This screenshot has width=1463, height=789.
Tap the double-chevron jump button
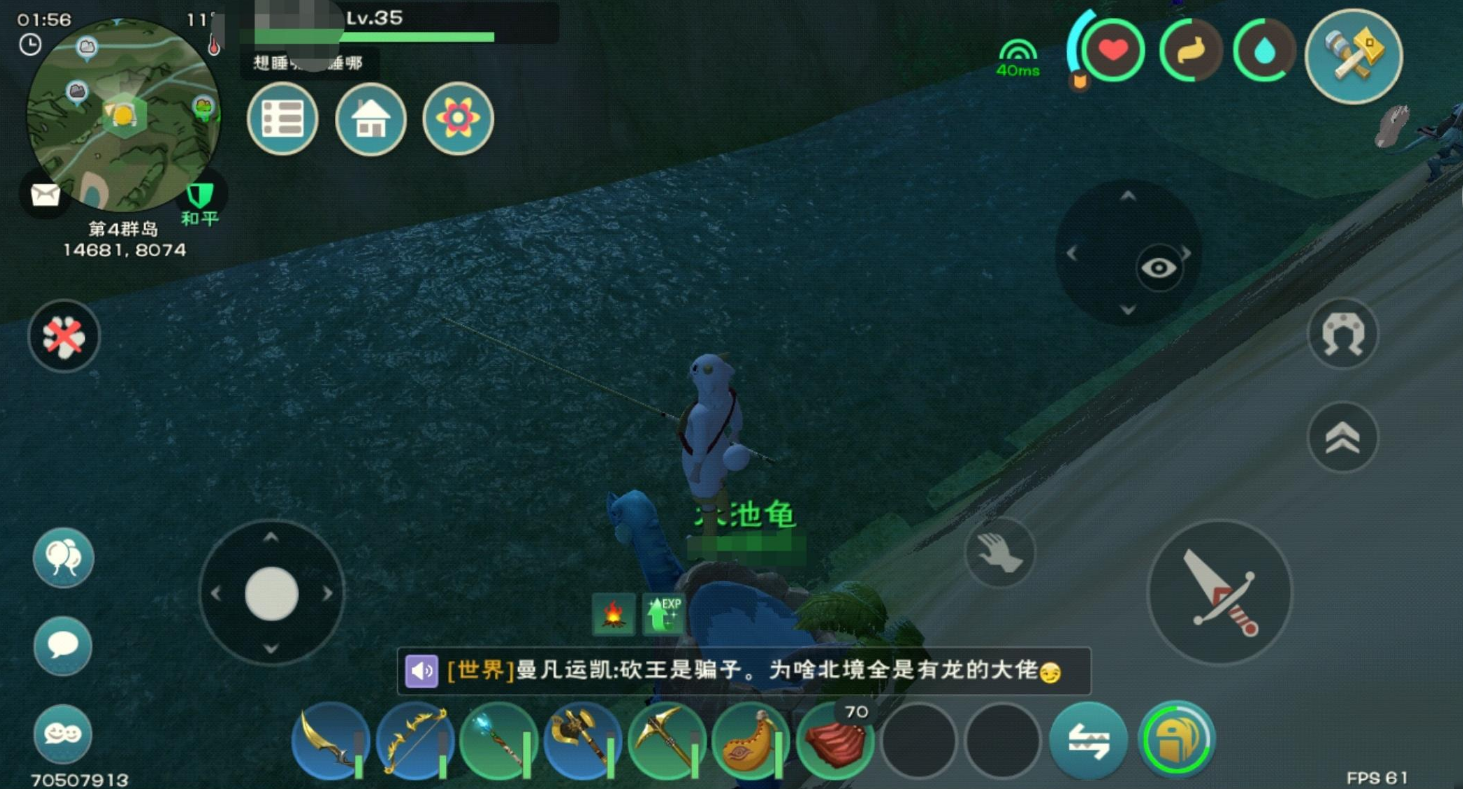(1343, 437)
